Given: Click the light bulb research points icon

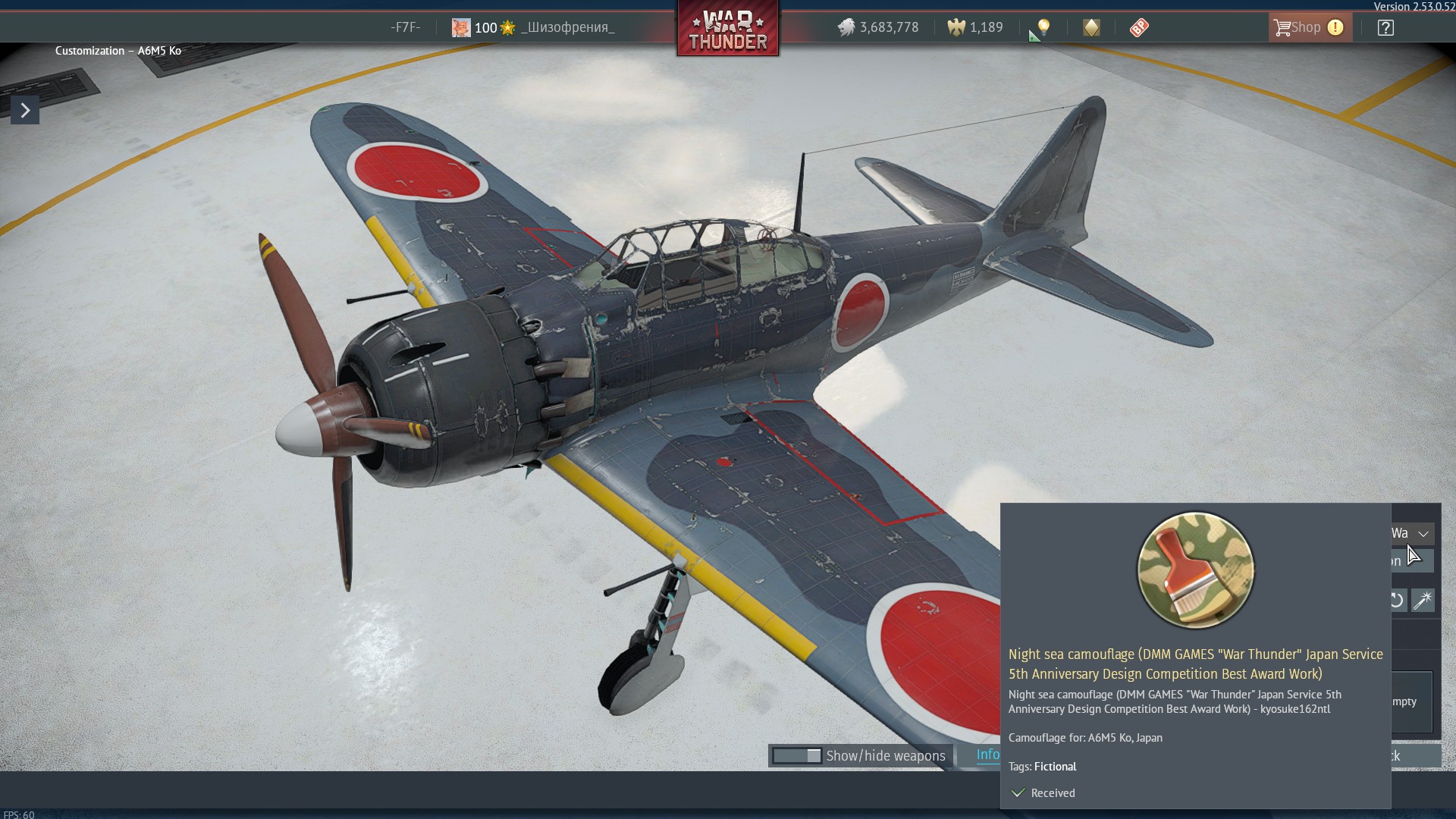Looking at the screenshot, I should point(1043,28).
